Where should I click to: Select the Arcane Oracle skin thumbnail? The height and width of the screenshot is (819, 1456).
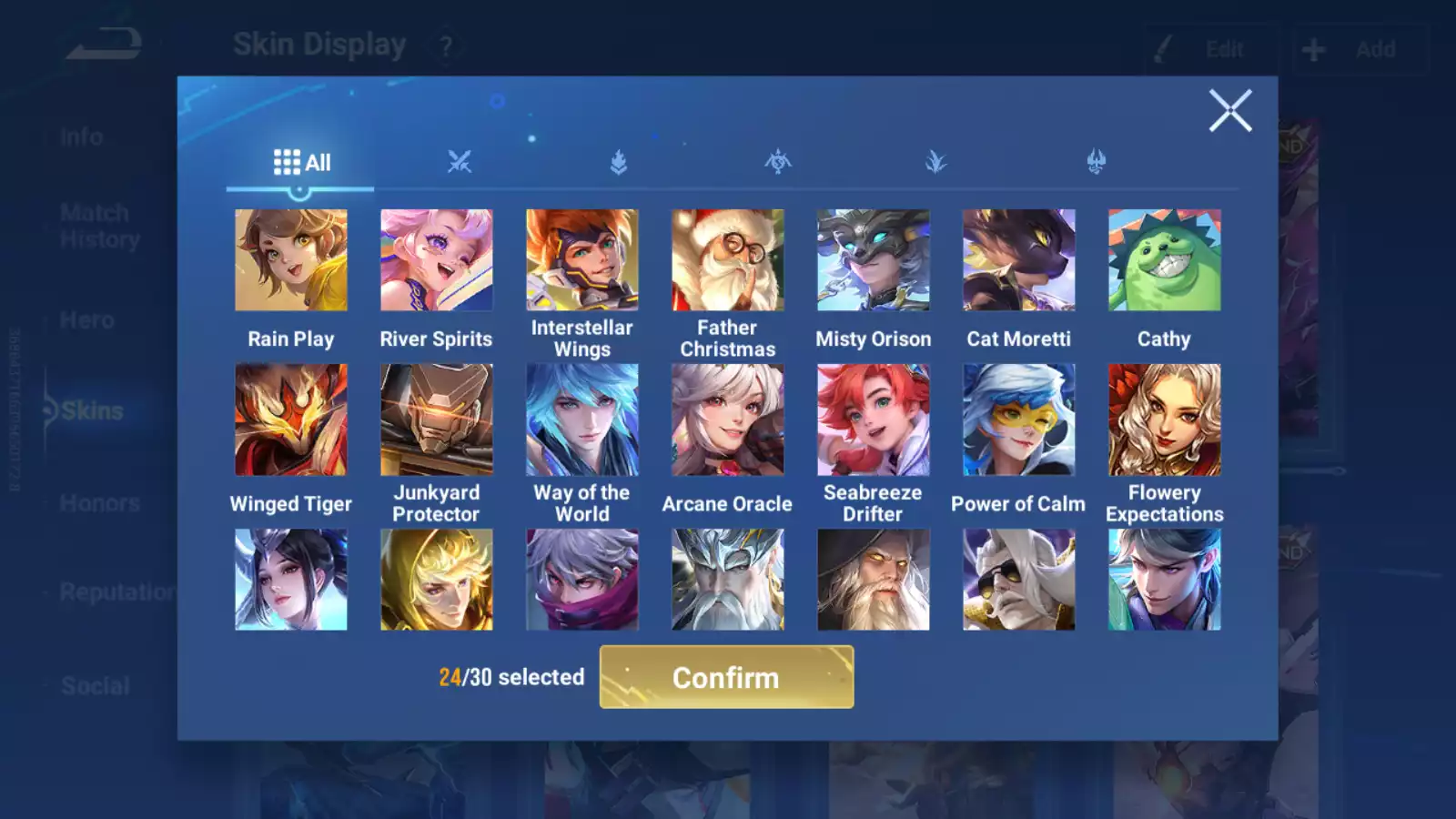[x=727, y=419]
